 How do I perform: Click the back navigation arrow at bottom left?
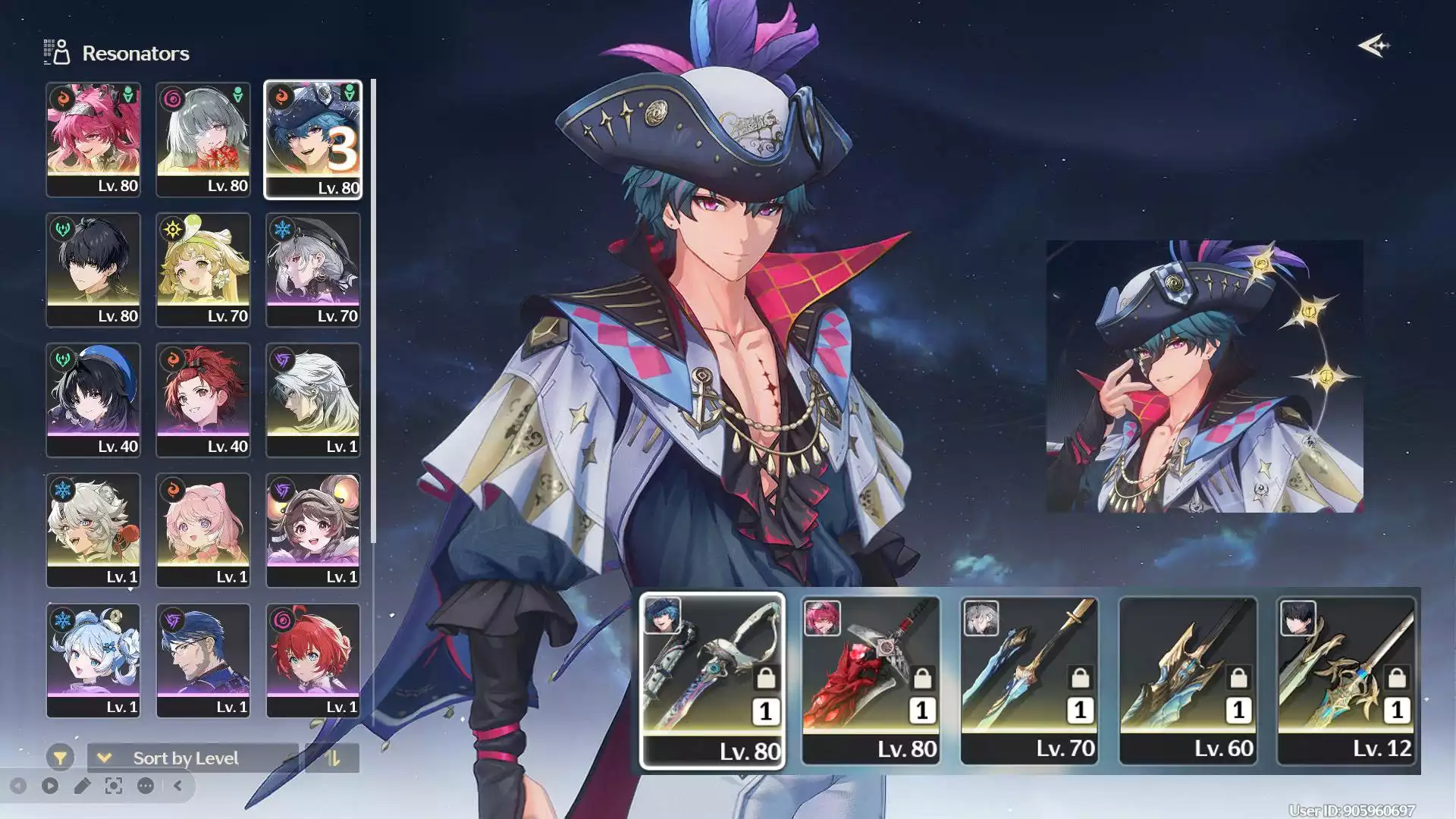19,784
